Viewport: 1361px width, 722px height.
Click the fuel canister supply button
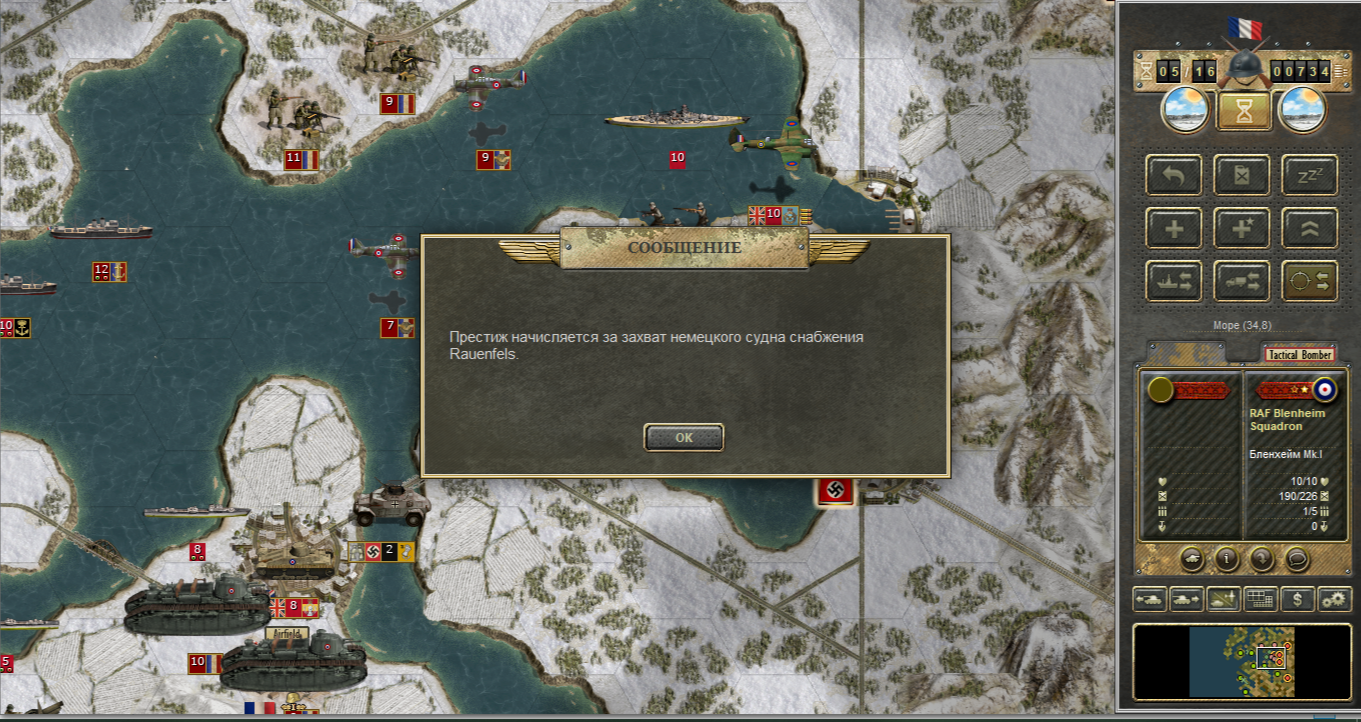coord(1242,175)
